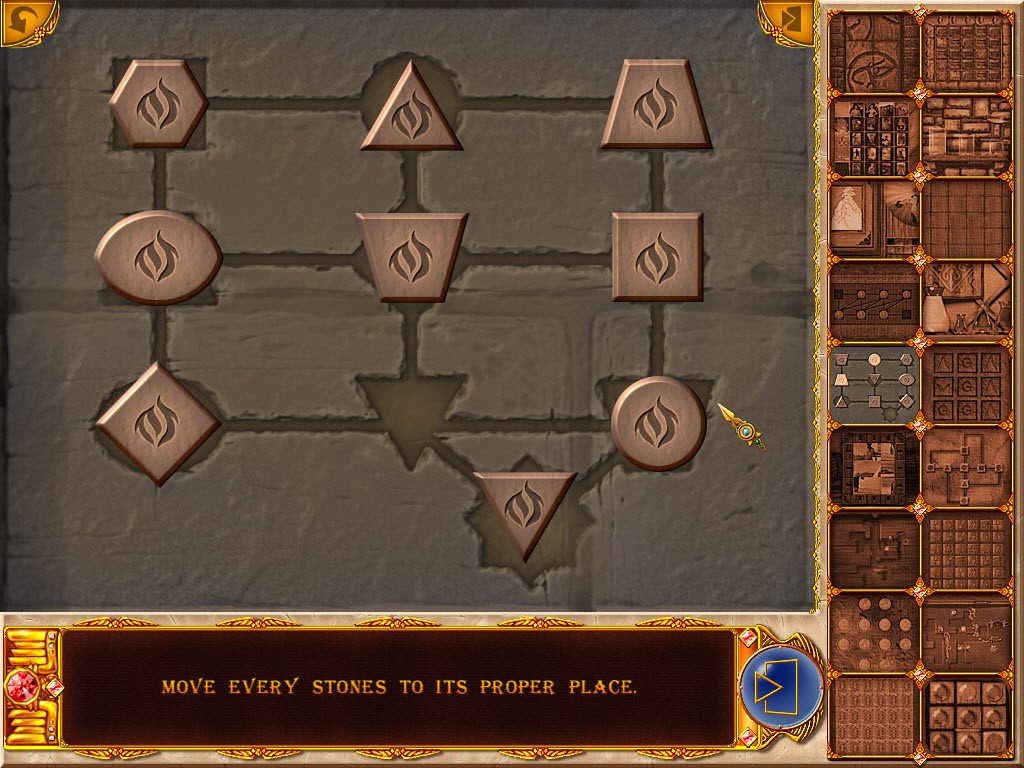Select the hexagon stone tile
1024x768 pixels.
[158, 104]
